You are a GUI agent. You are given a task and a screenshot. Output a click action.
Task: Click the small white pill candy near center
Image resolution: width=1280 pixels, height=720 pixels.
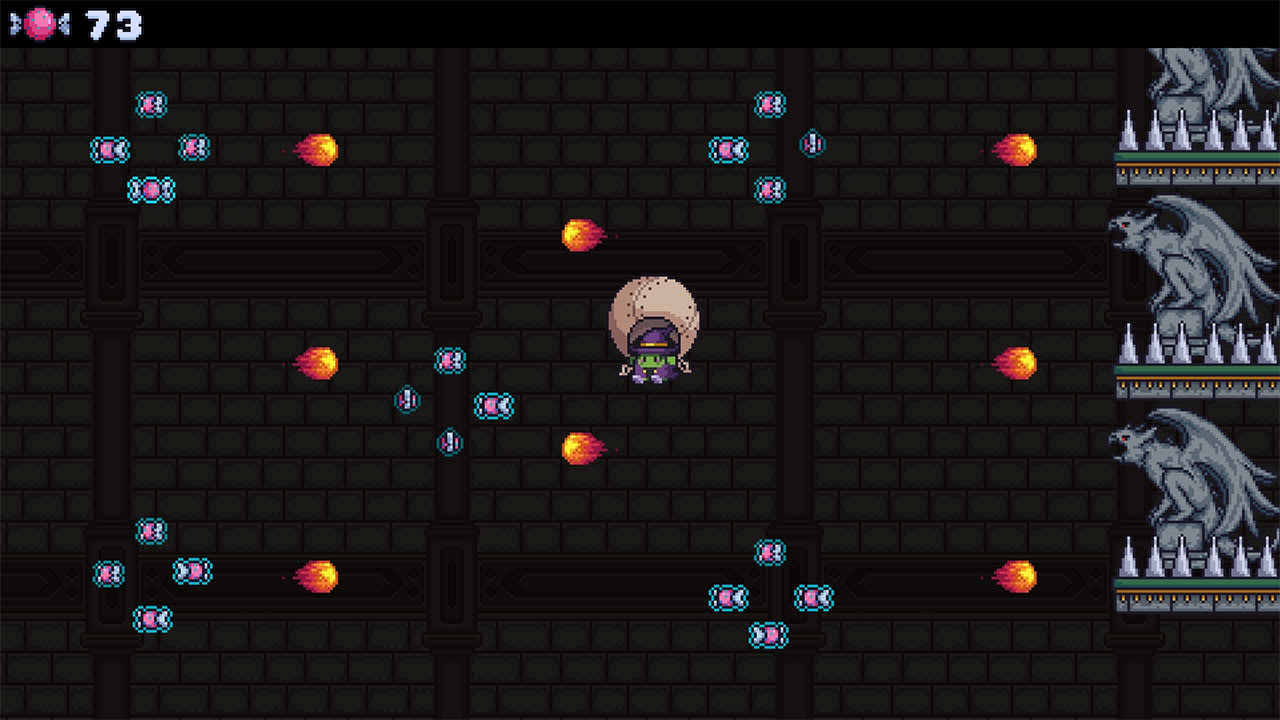point(407,397)
